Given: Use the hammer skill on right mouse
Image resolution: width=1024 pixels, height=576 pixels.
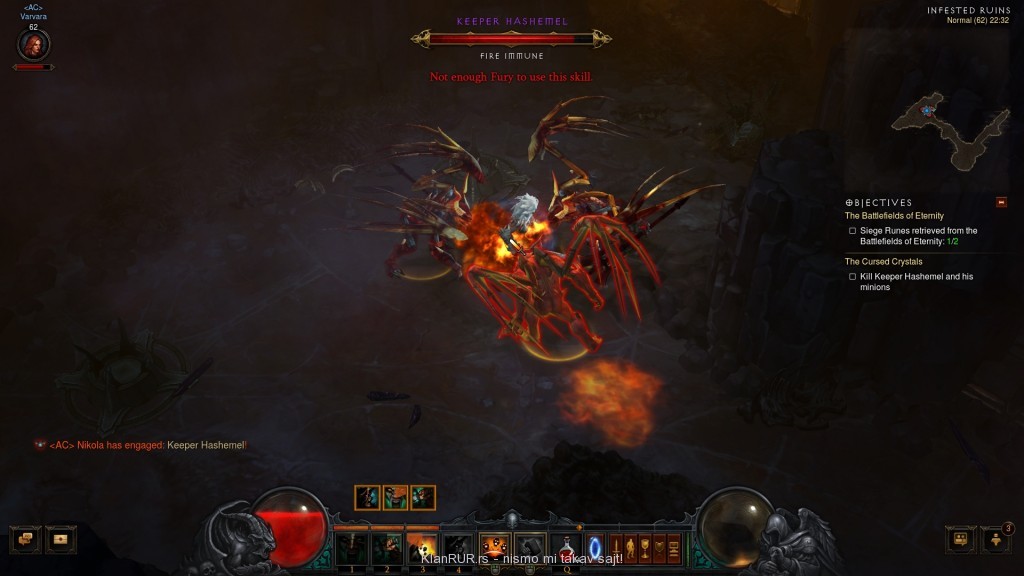Looking at the screenshot, I should click(x=529, y=548).
